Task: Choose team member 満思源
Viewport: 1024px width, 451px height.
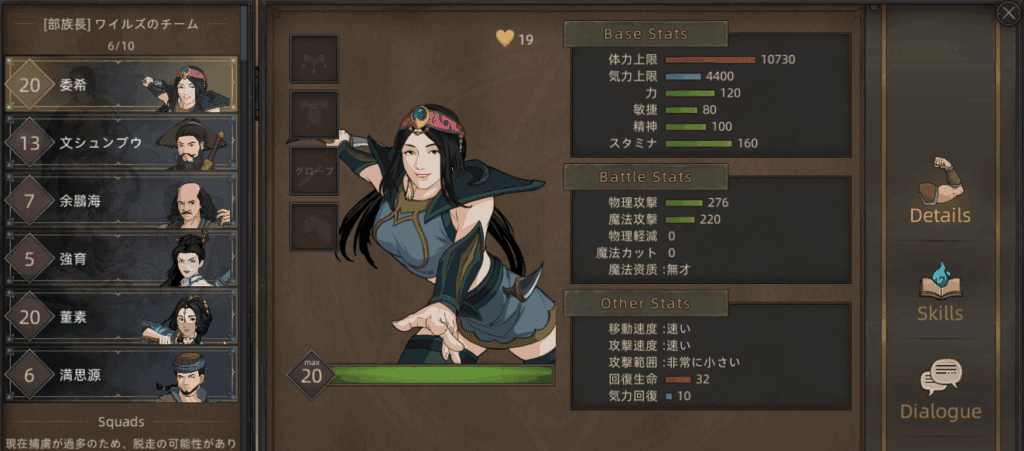Action: (x=120, y=375)
